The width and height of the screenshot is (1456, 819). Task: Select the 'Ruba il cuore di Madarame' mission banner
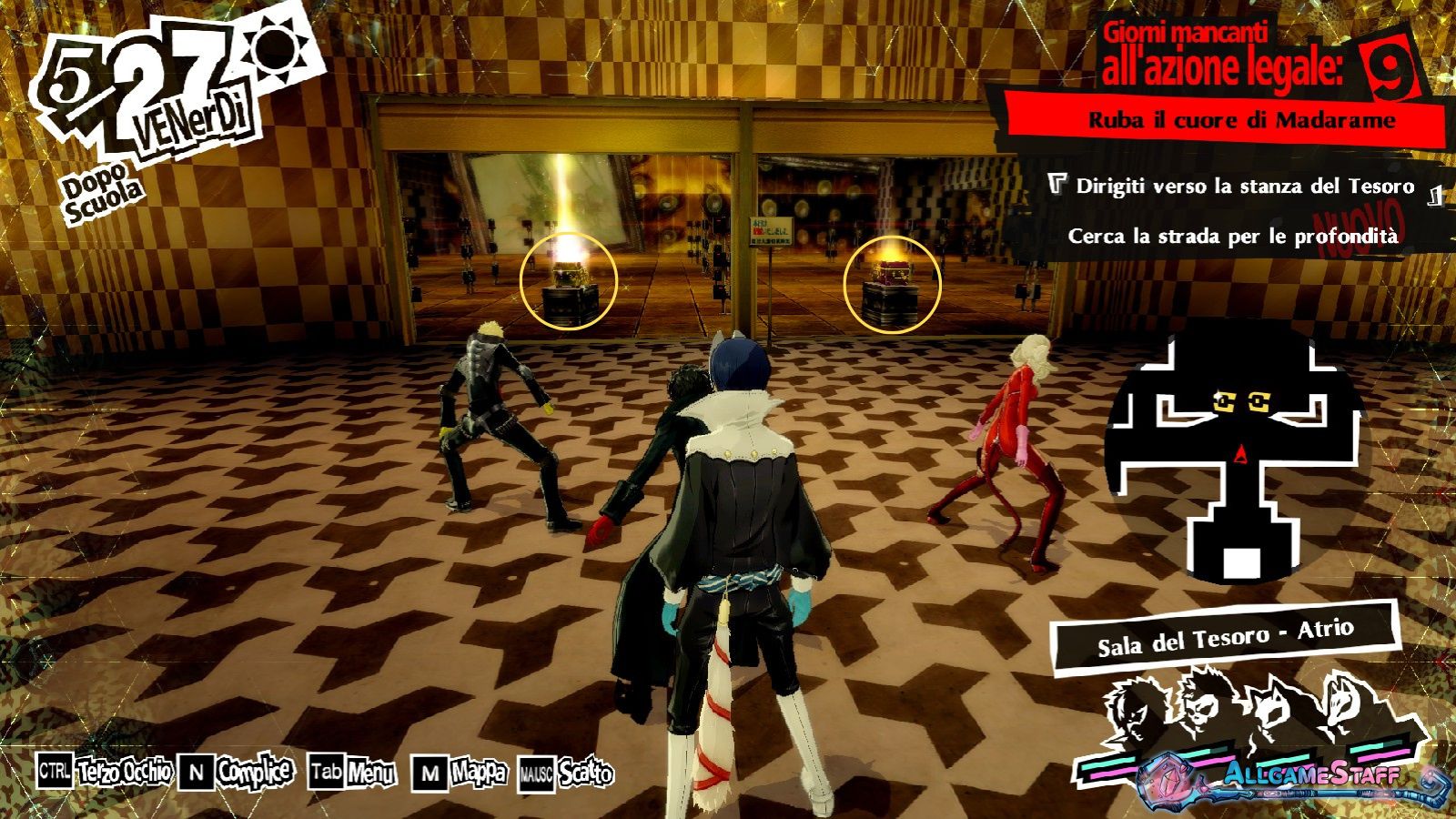click(x=1241, y=120)
